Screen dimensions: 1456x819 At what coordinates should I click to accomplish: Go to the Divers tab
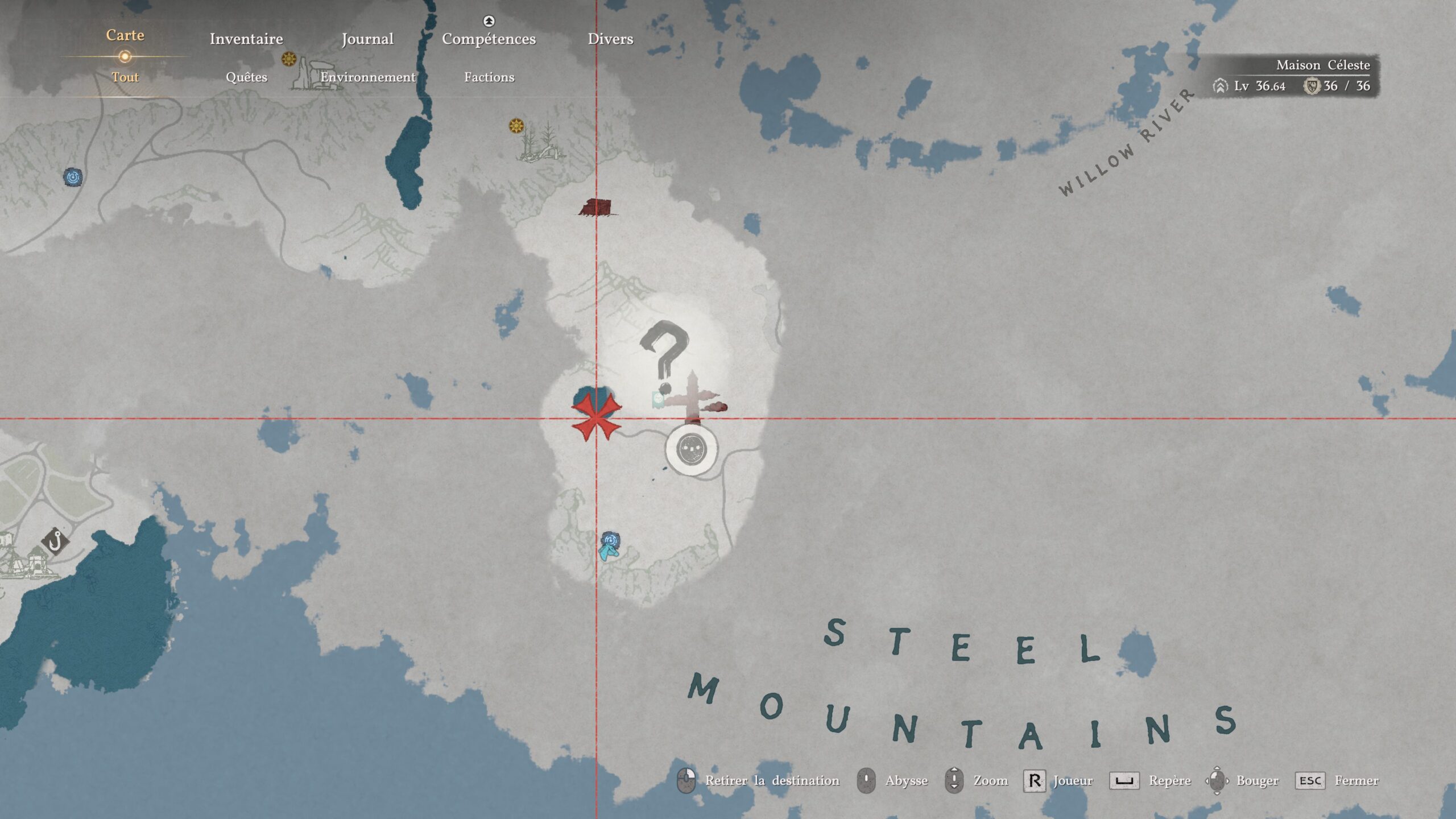(610, 39)
